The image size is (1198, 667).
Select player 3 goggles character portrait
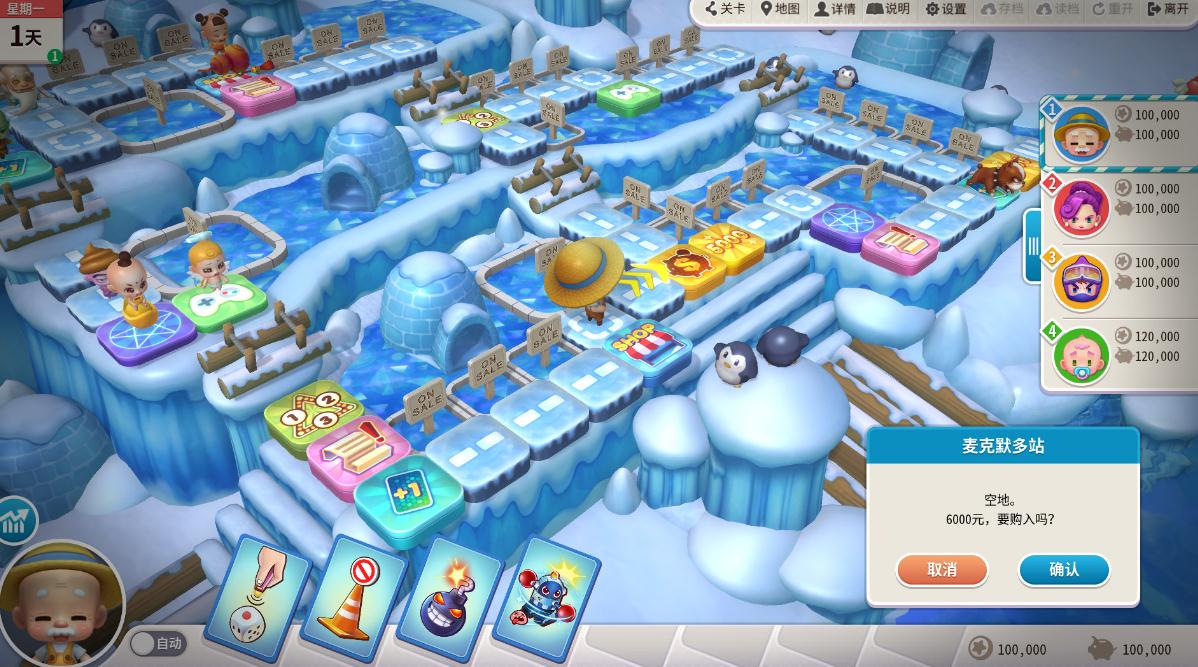pyautogui.click(x=1080, y=281)
